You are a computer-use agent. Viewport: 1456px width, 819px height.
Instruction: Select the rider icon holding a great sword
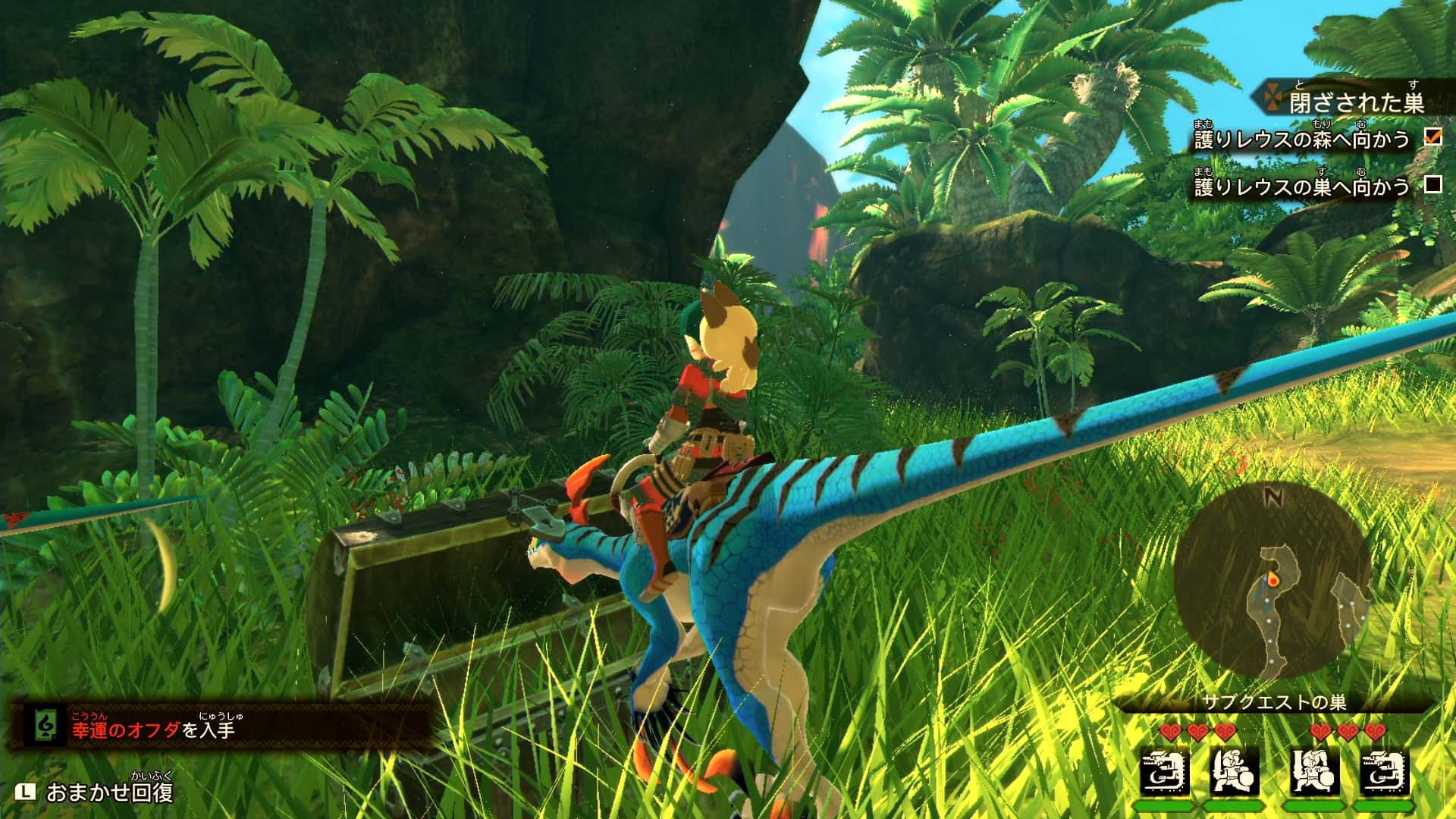click(x=1313, y=771)
